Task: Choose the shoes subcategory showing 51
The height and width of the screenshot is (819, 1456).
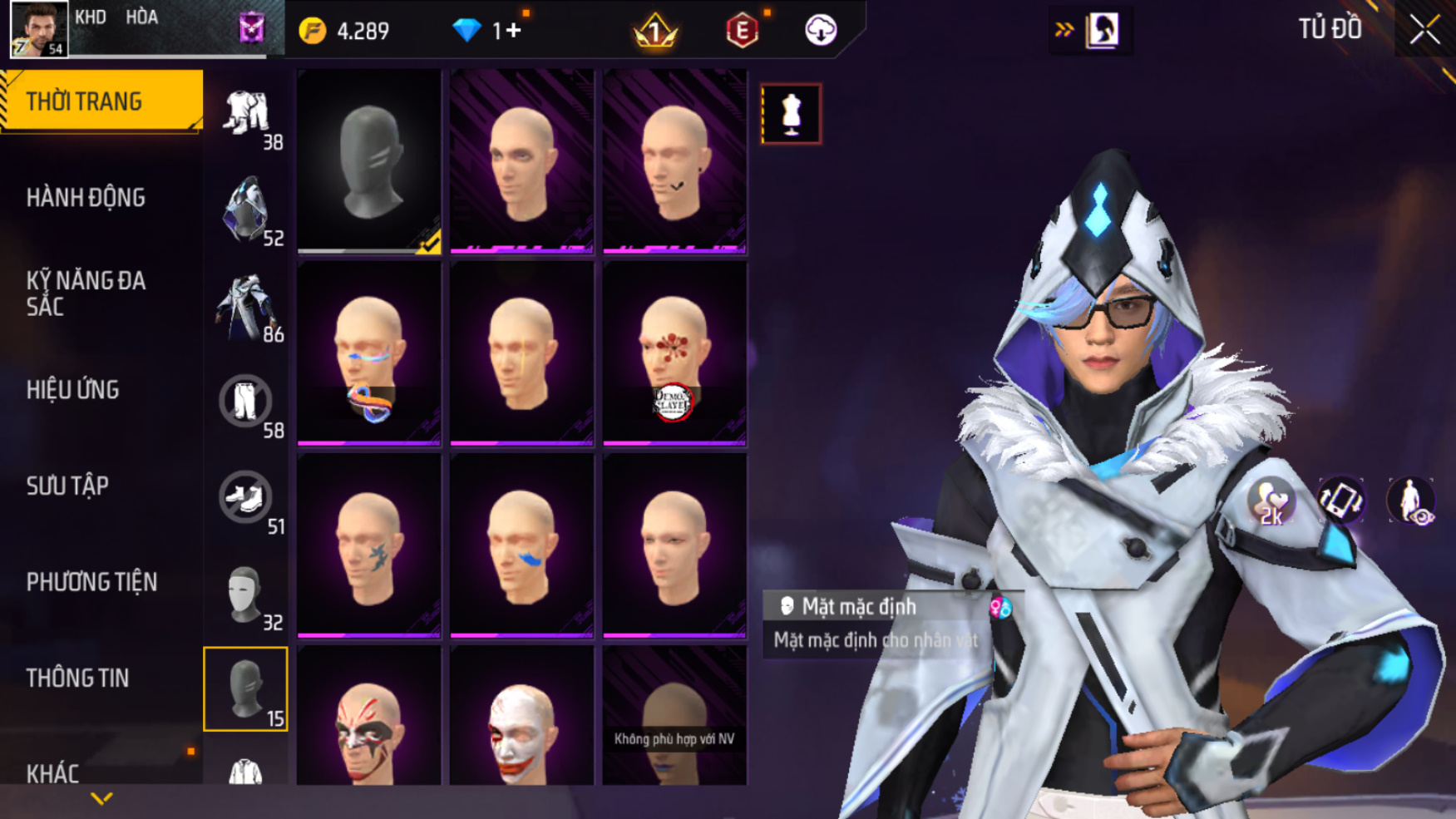Action: [x=246, y=499]
